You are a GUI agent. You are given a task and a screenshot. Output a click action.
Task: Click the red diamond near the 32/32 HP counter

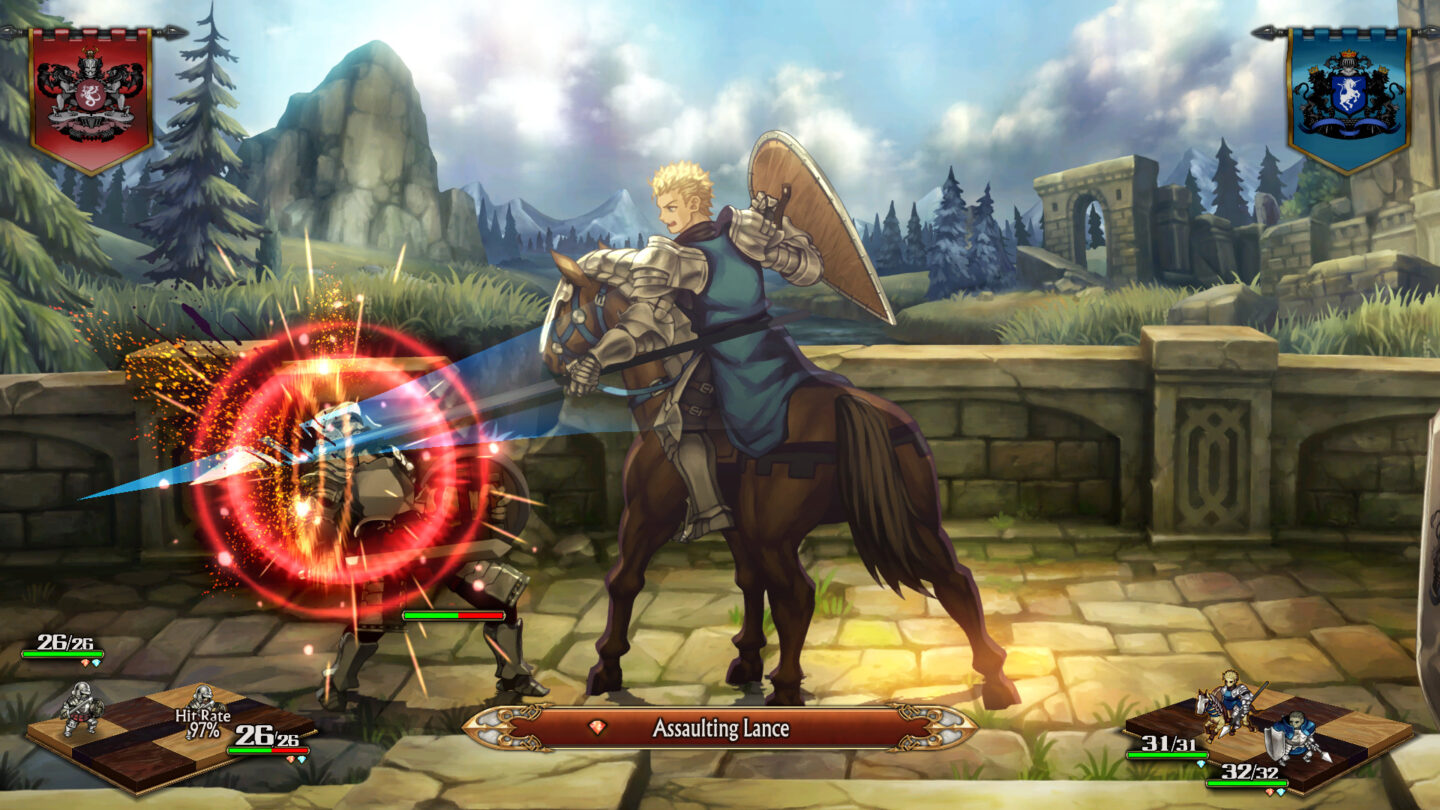pyautogui.click(x=1270, y=792)
